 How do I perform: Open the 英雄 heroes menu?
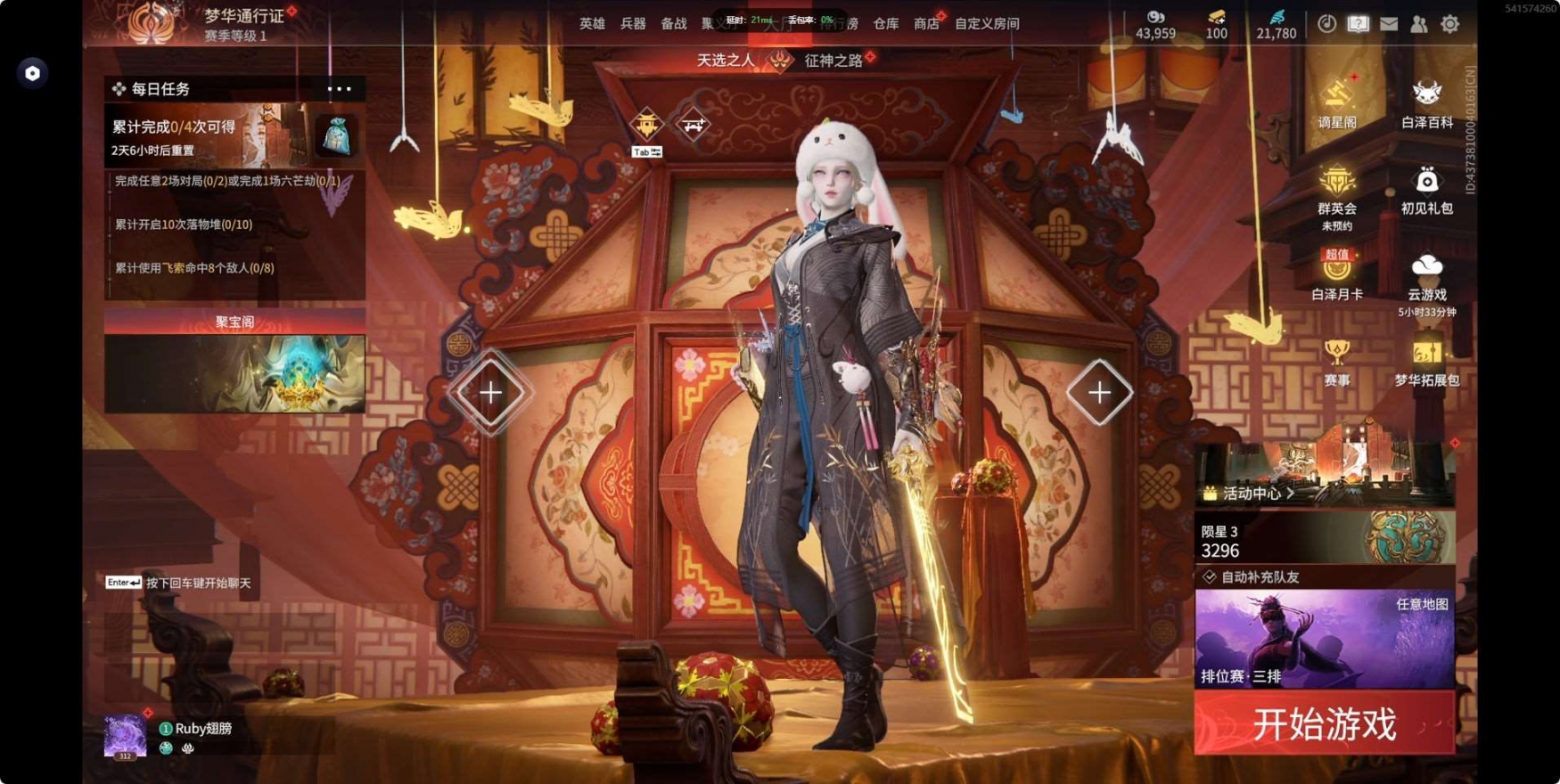(x=592, y=24)
